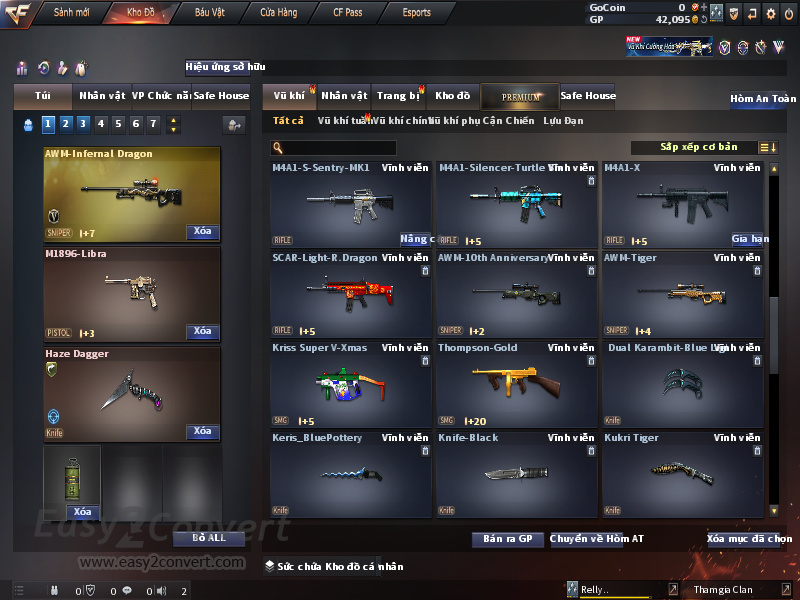Open the PREMIUM storage tab
Screen dimensions: 800x600
520,96
